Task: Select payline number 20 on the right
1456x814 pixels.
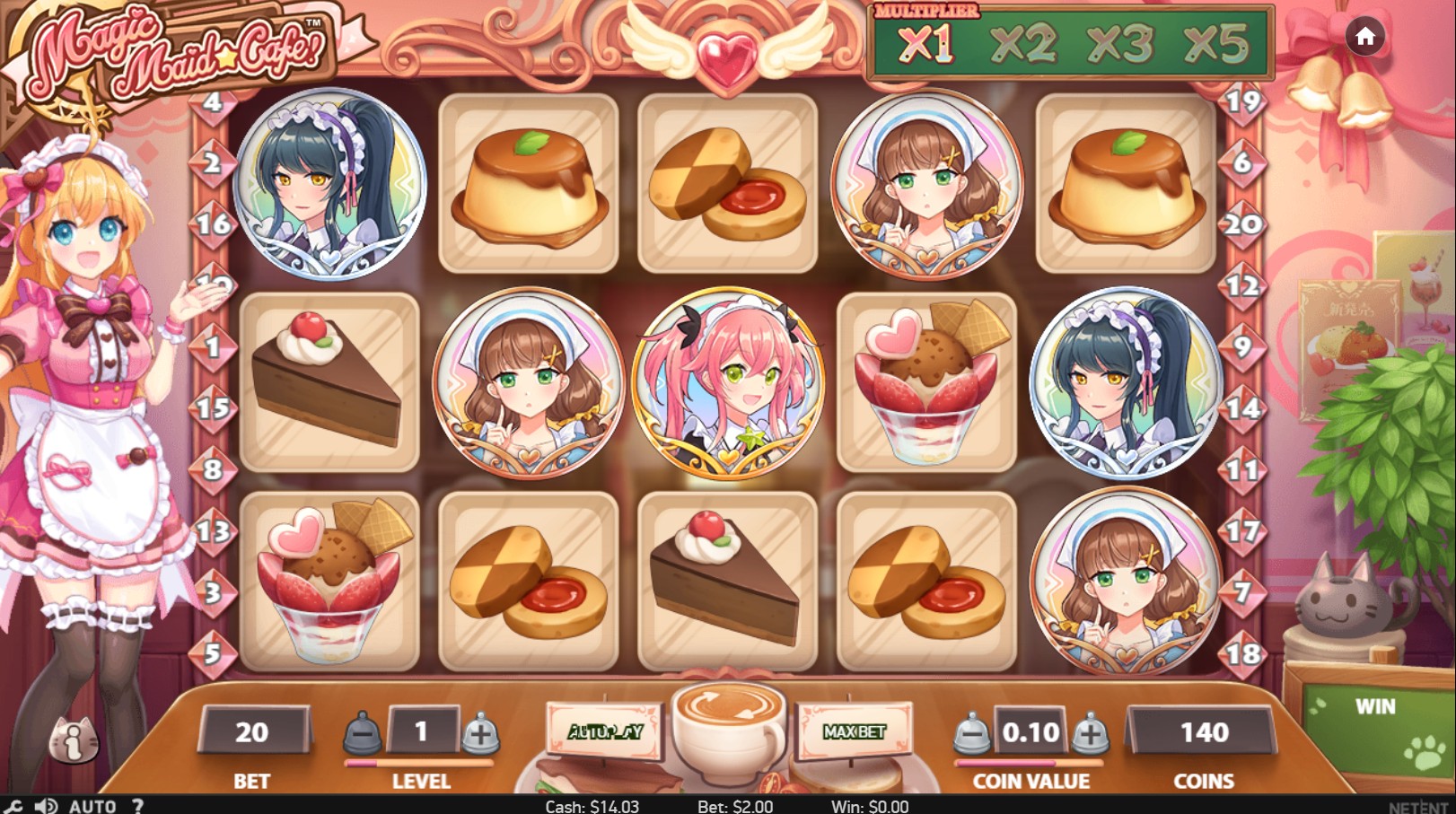Action: point(1241,222)
